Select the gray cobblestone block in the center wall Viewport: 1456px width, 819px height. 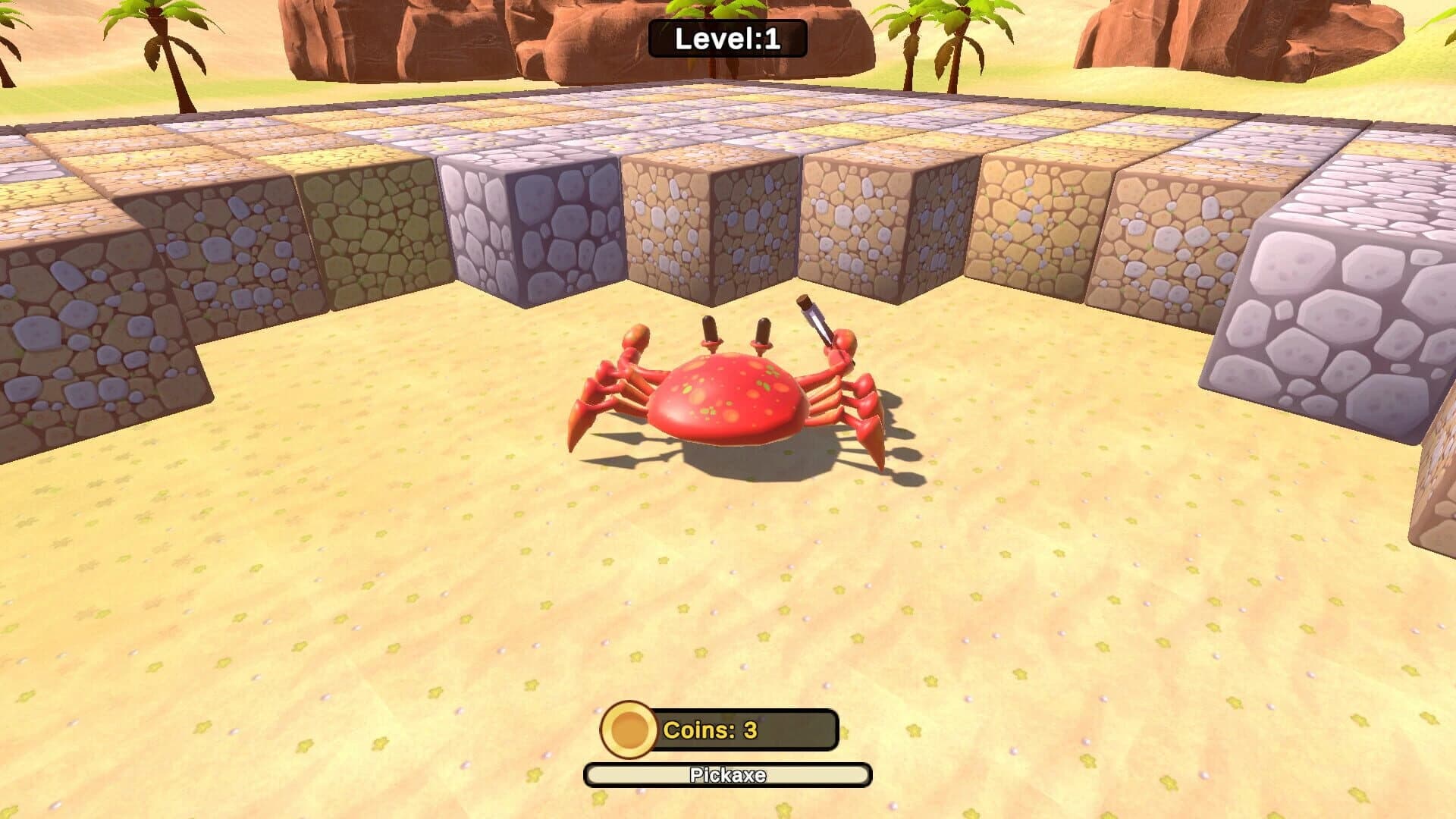[x=531, y=227]
